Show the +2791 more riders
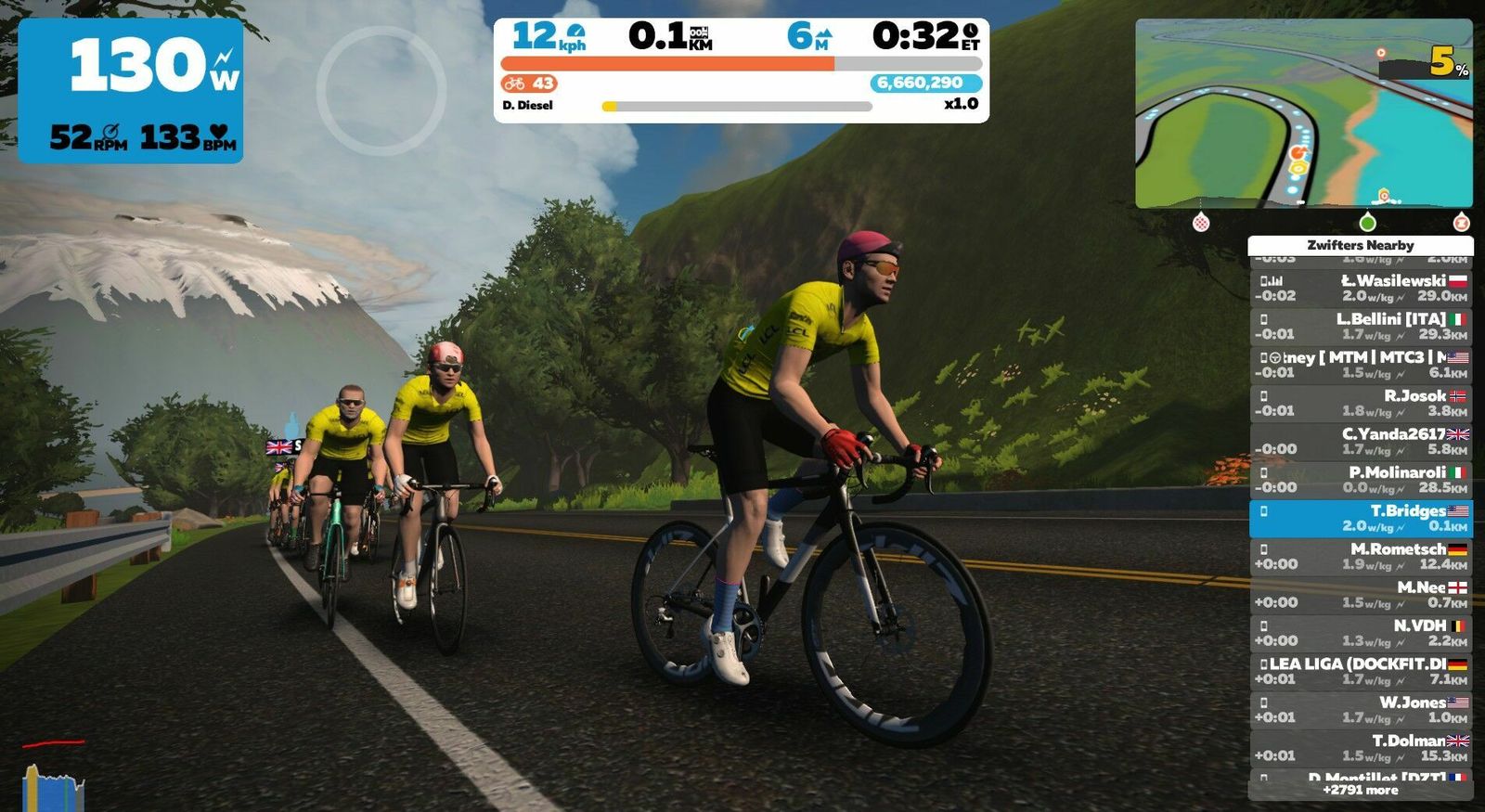 (1361, 790)
